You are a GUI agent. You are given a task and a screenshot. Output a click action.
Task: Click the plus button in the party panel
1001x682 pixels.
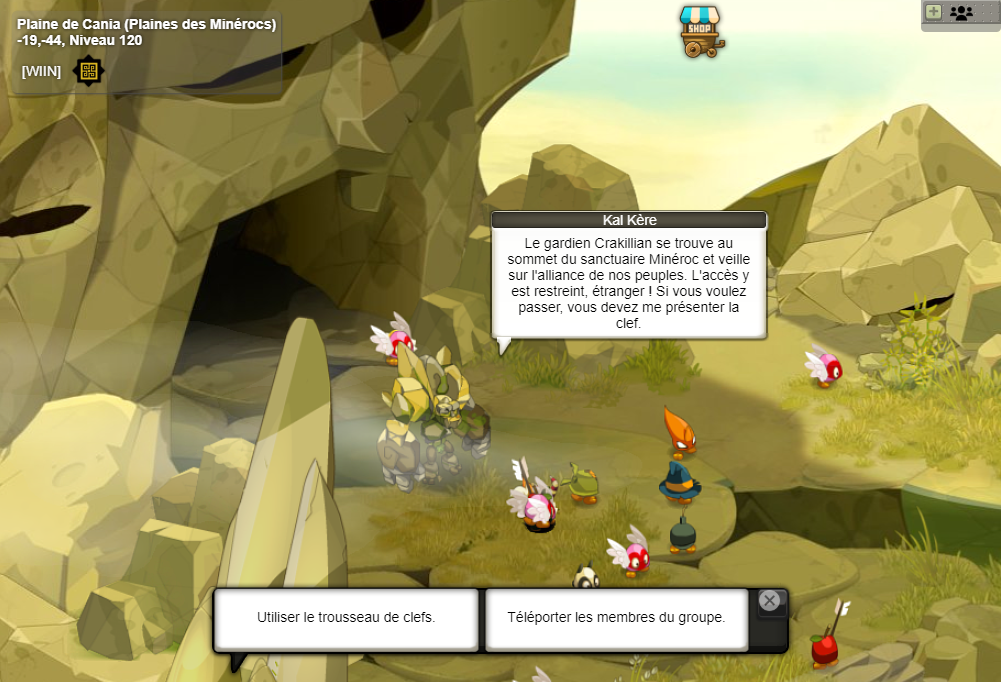(934, 13)
